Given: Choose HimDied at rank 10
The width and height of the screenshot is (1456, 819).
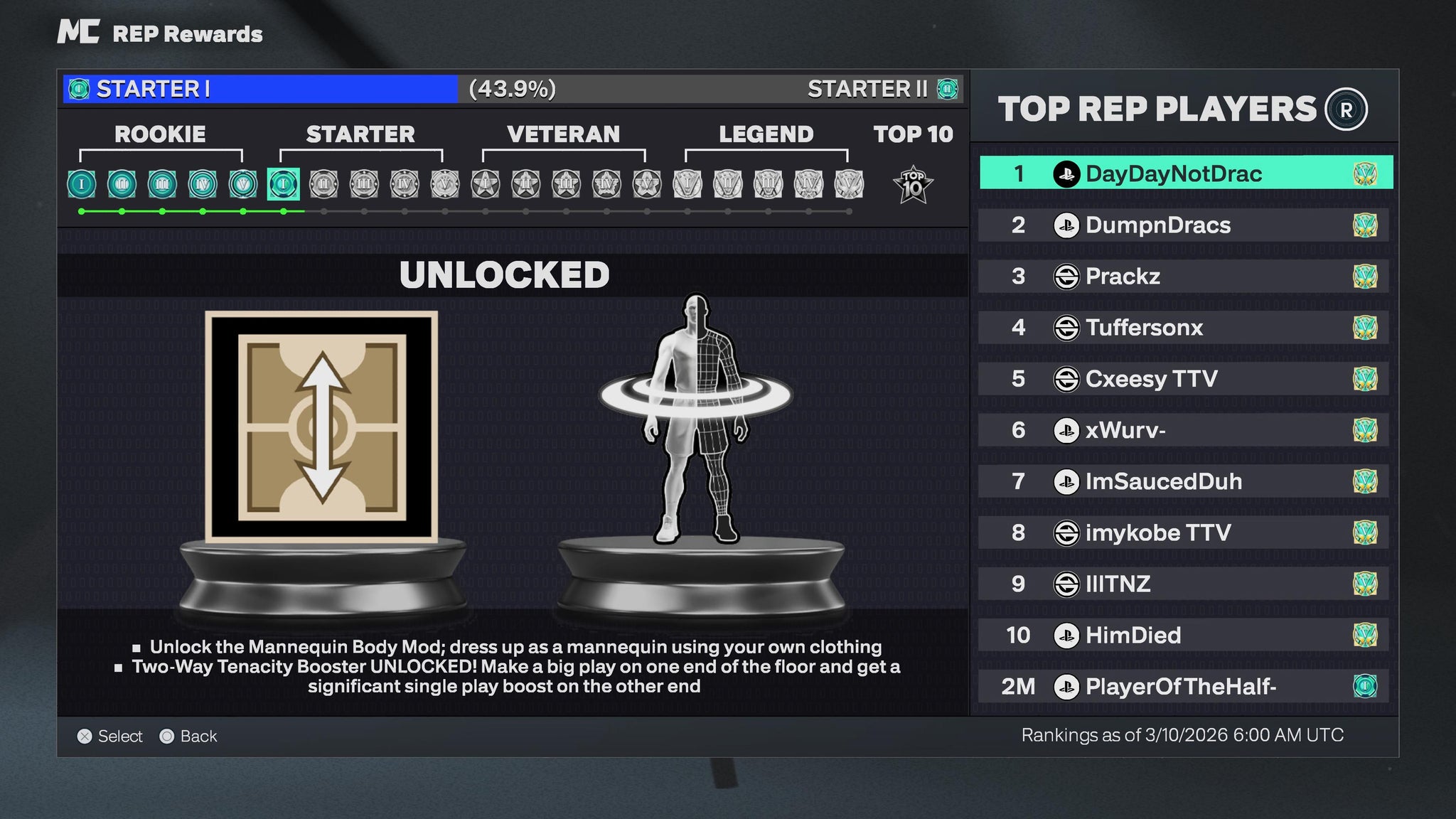Looking at the screenshot, I should click(x=1183, y=635).
